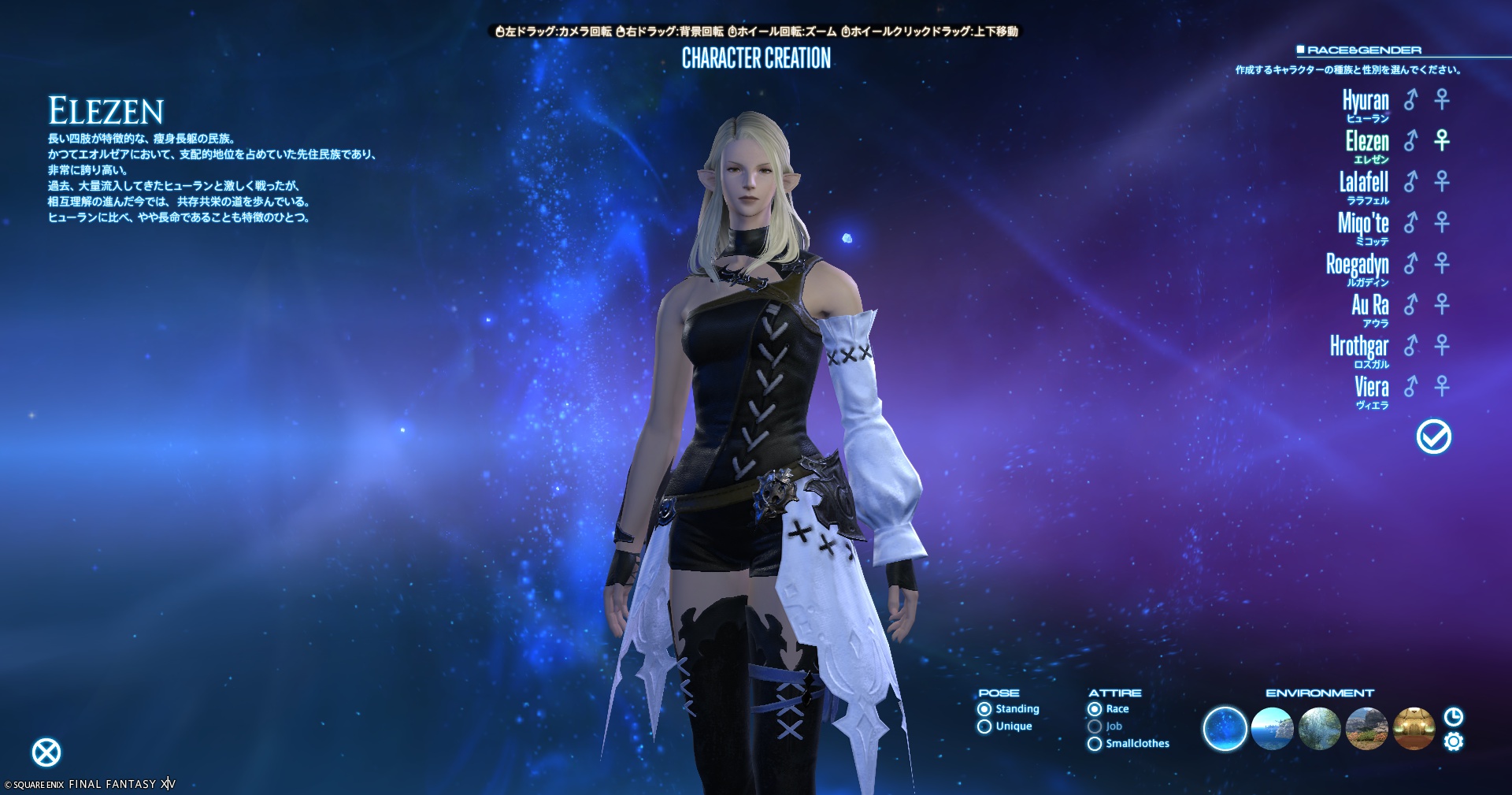The height and width of the screenshot is (795, 1512).
Task: Switch to male Elezen
Action: pos(1410,141)
